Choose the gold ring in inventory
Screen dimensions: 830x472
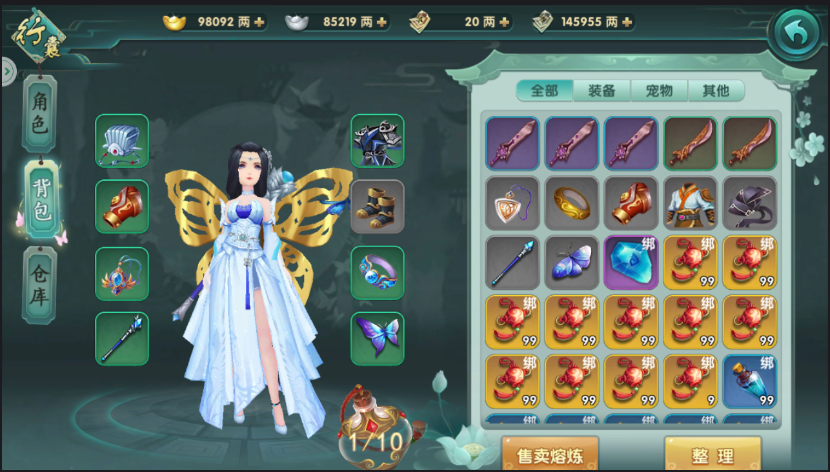click(x=571, y=204)
